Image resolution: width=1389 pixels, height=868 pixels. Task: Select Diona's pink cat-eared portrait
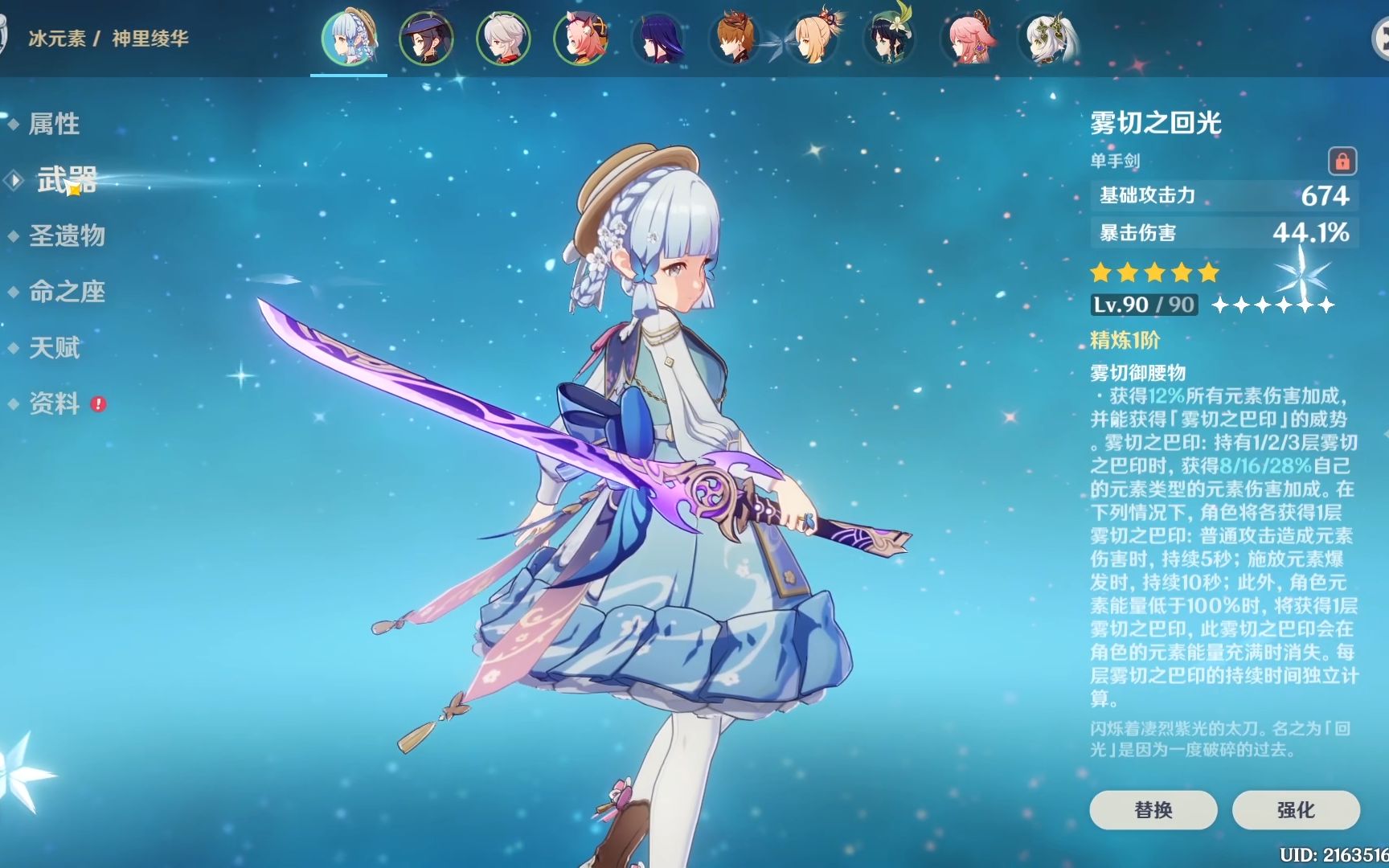(x=580, y=38)
